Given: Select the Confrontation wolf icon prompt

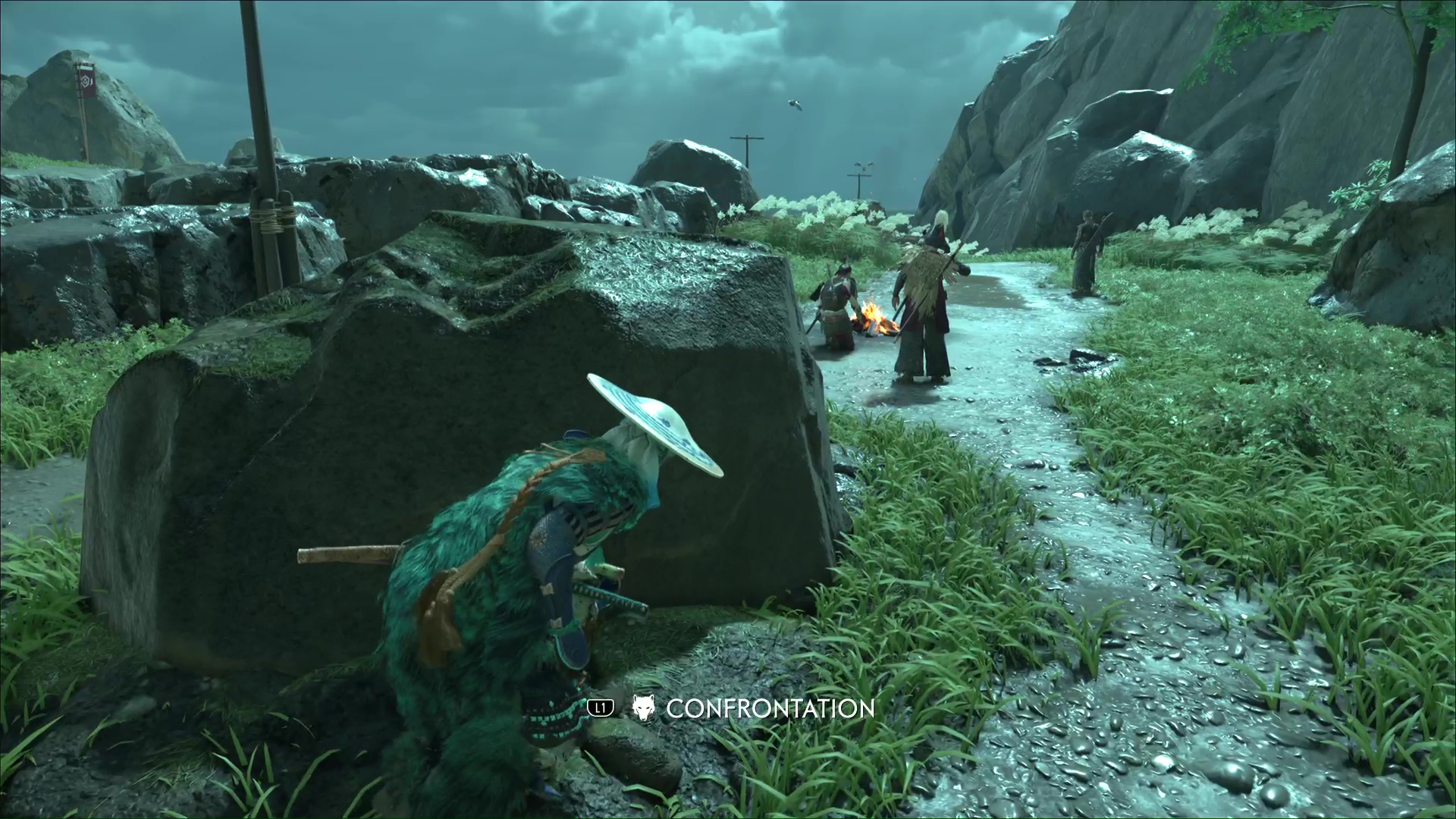Looking at the screenshot, I should point(643,708).
